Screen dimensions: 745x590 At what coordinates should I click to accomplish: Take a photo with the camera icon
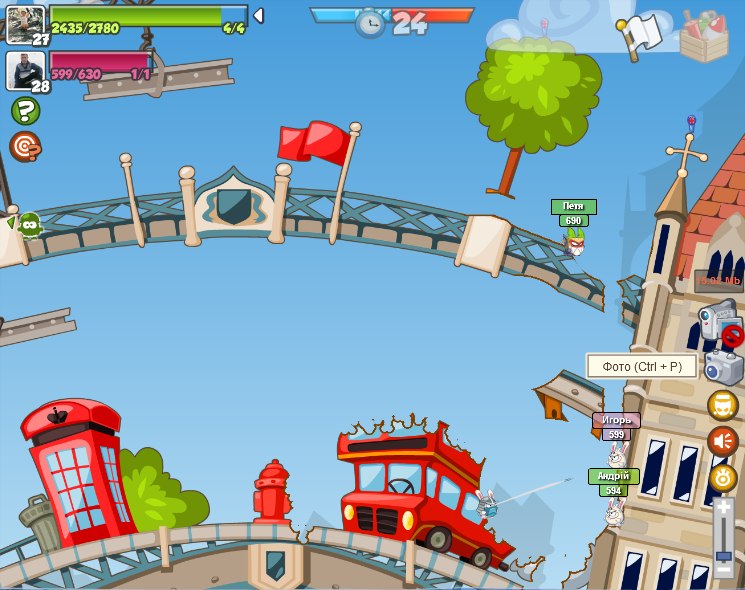tap(723, 367)
